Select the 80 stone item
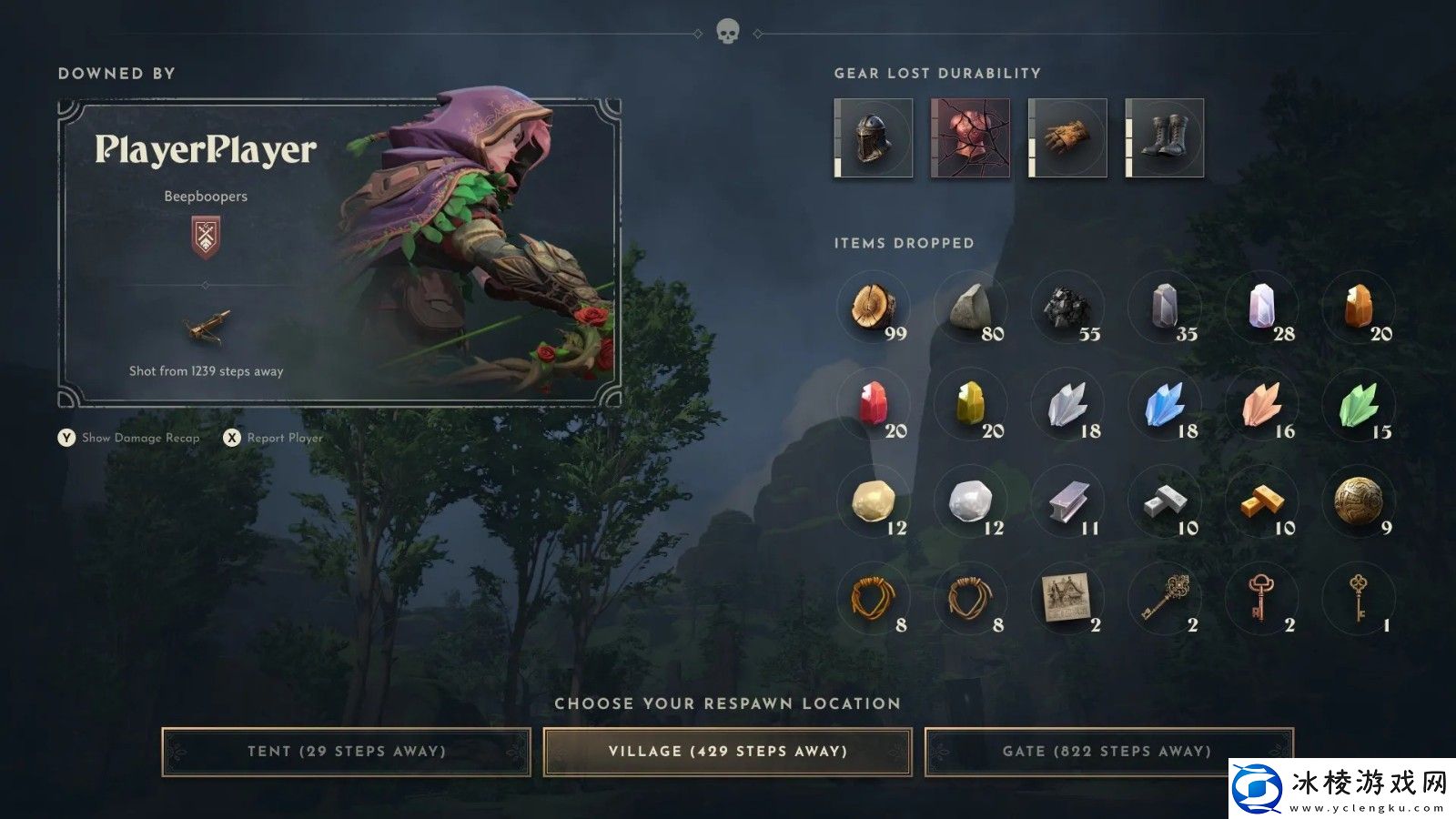The width and height of the screenshot is (1456, 819). point(972,308)
